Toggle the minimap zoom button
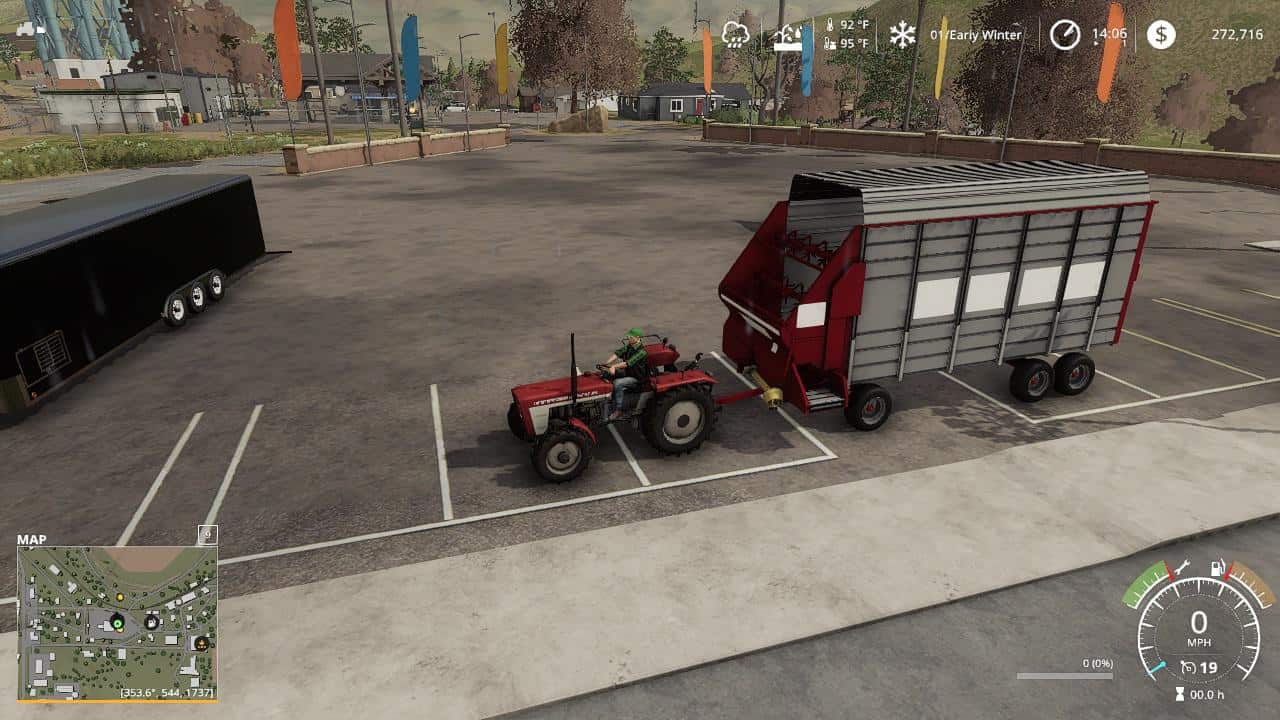 [x=207, y=535]
